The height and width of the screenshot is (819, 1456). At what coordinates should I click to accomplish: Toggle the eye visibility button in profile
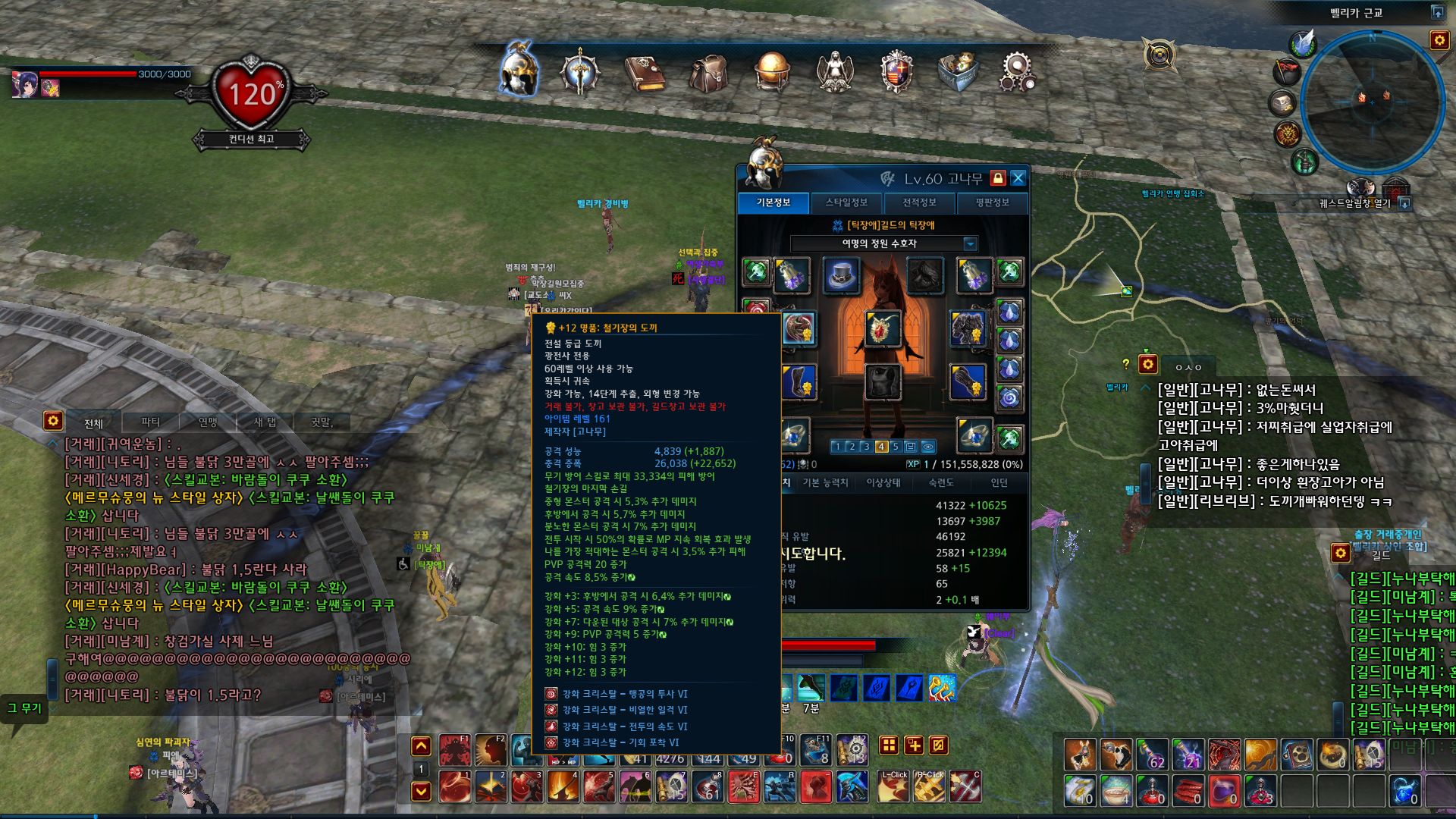(x=927, y=447)
